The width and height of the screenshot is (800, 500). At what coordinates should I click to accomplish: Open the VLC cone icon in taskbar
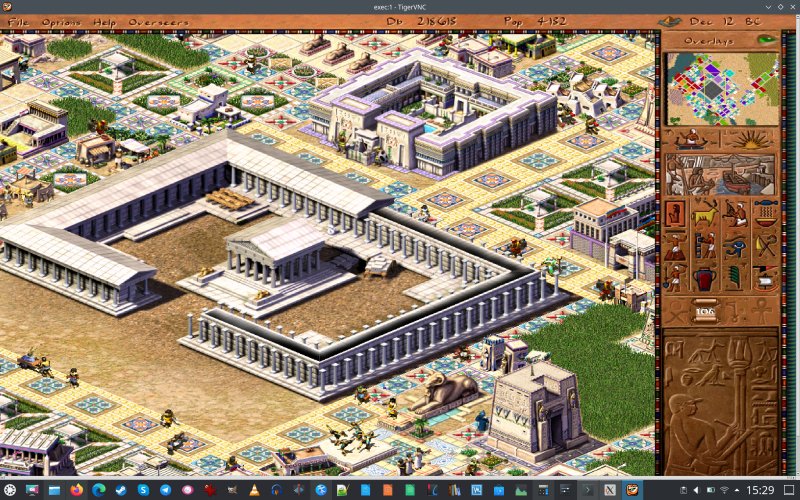[255, 490]
